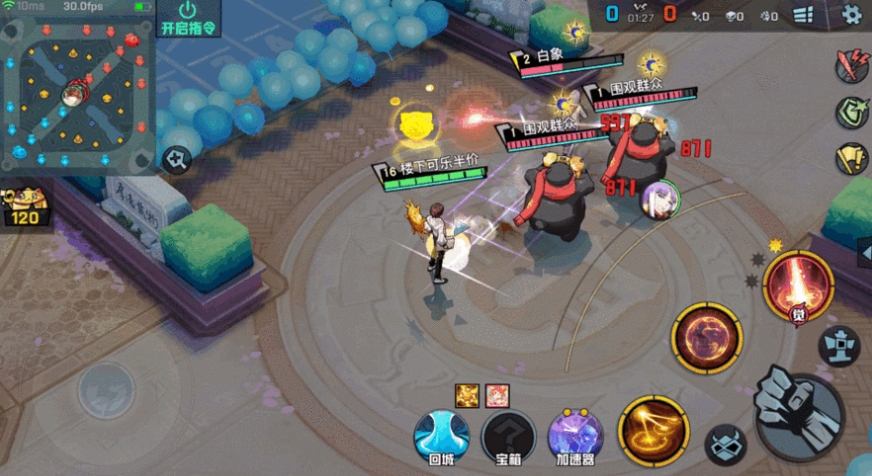Screen dimensions: 872x476
Task: Open the settings gear menu
Action: click(x=851, y=15)
